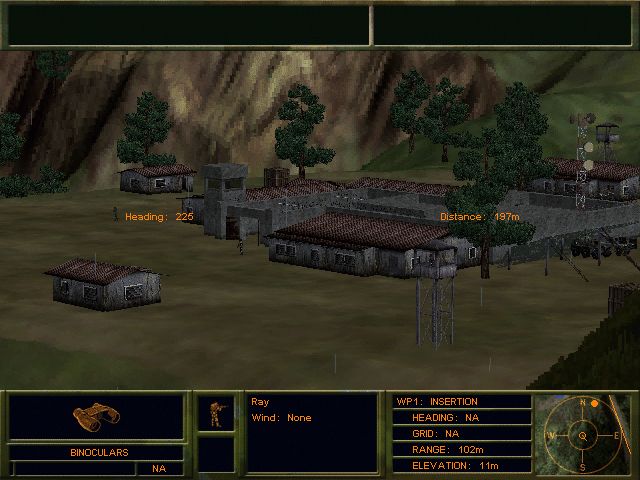Viewport: 640px width, 480px height.
Task: Click the soldier portrait icon
Action: click(x=215, y=413)
